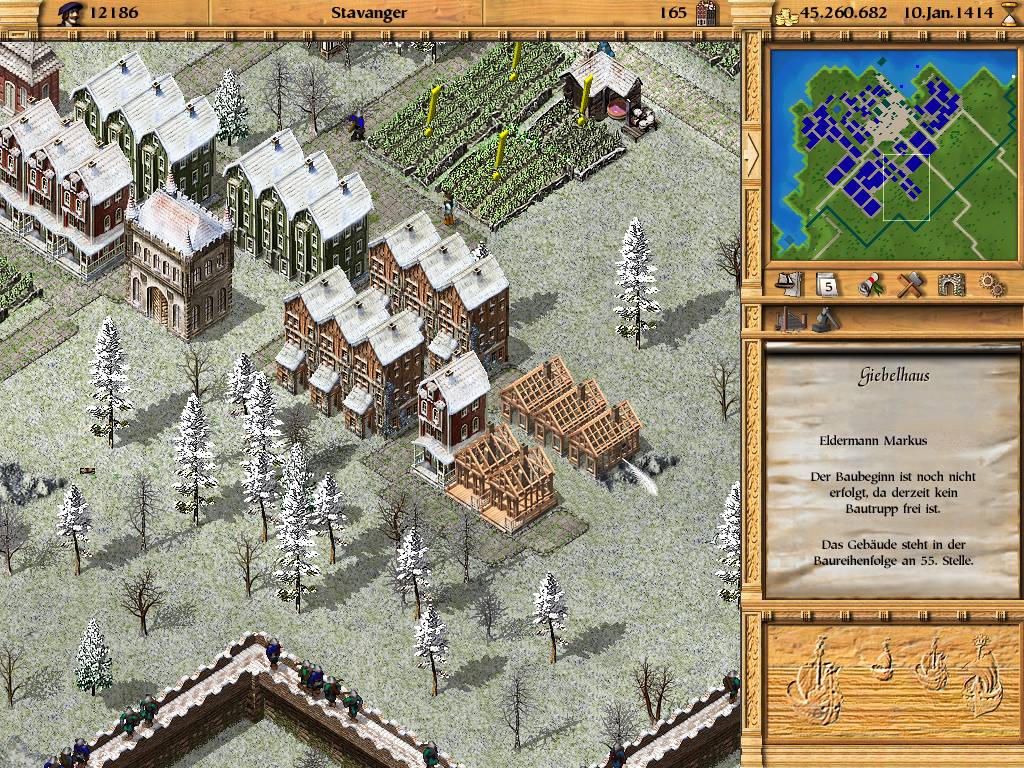Open the gears options menu
Screen dimensions: 1024x768
(x=988, y=285)
